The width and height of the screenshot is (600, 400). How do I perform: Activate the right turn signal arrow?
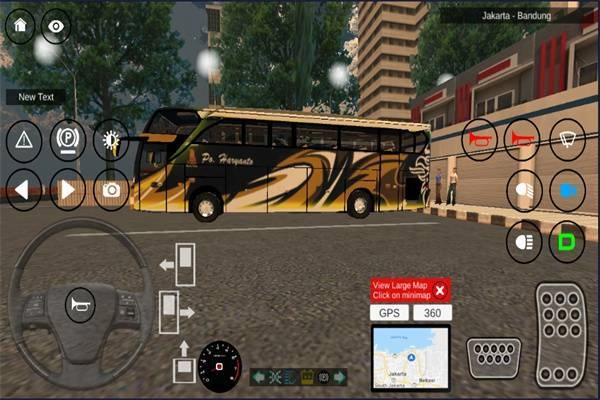68,188
